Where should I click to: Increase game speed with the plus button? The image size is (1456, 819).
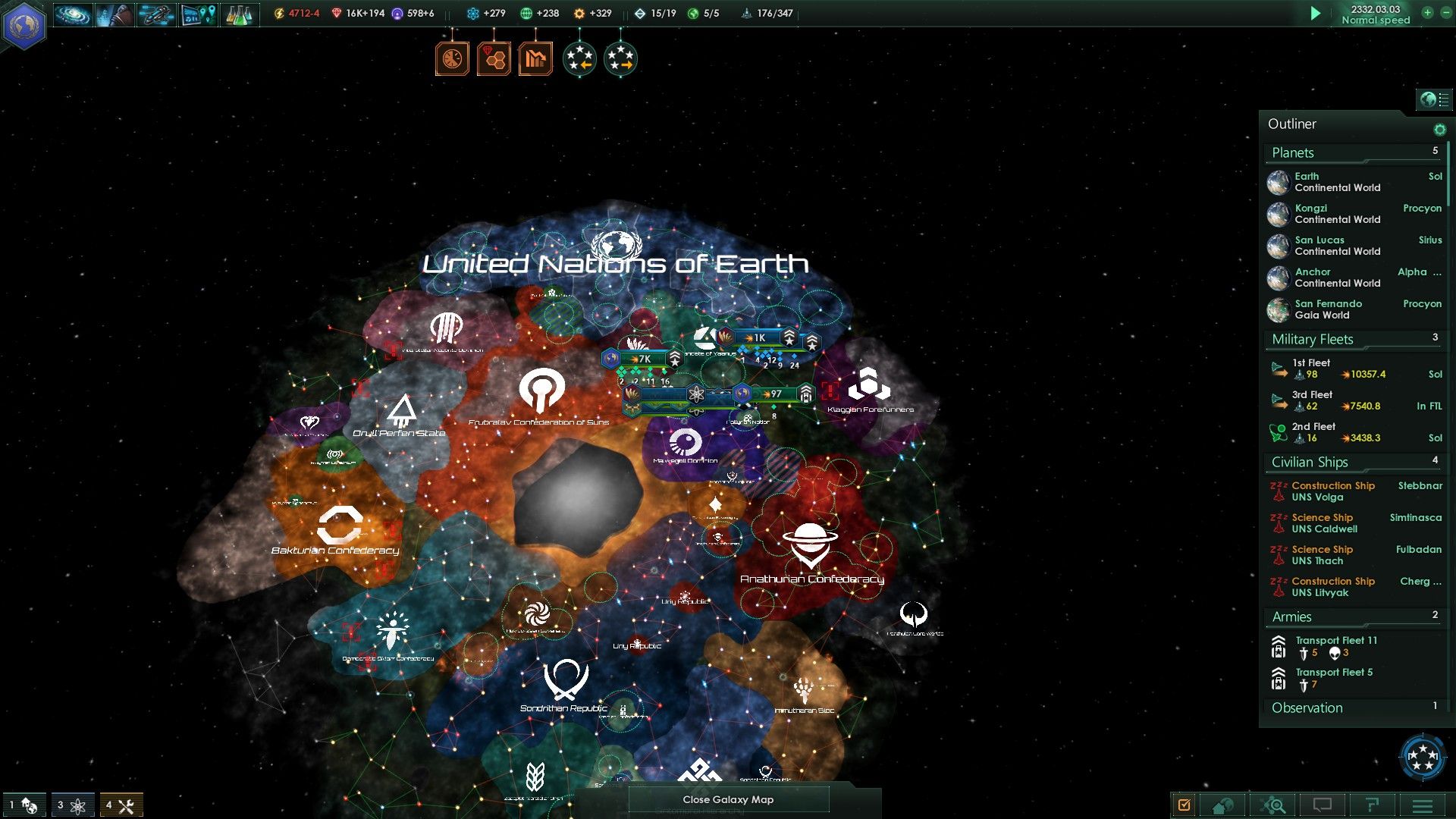pos(1427,13)
